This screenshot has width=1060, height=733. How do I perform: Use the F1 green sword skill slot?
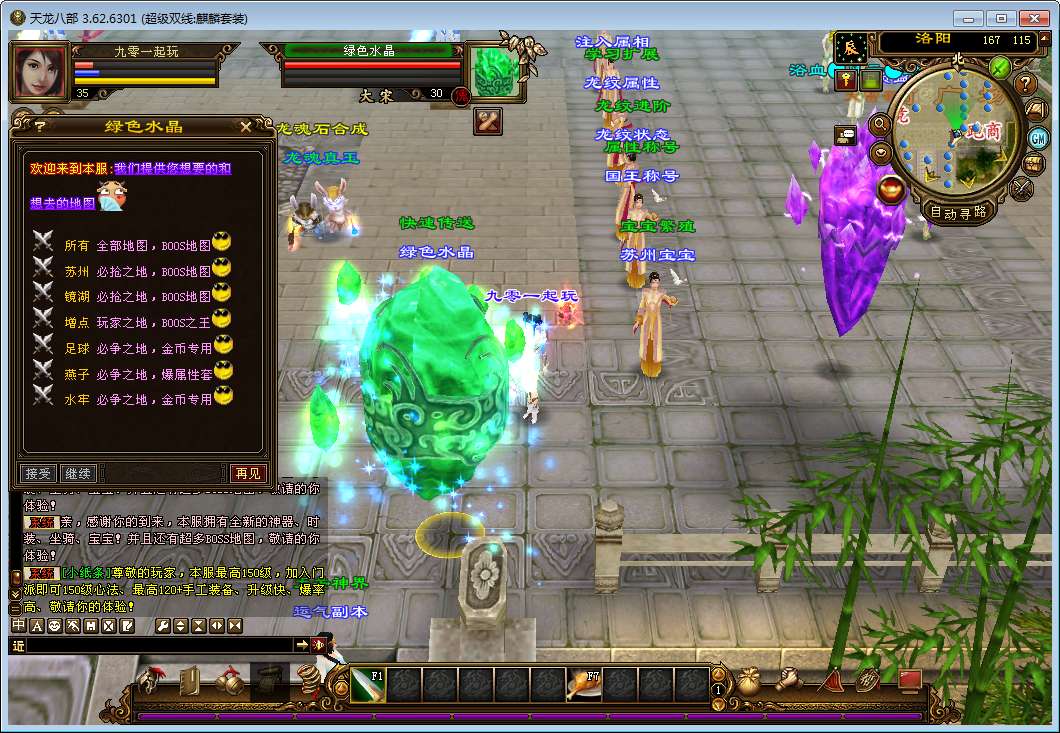(x=367, y=685)
